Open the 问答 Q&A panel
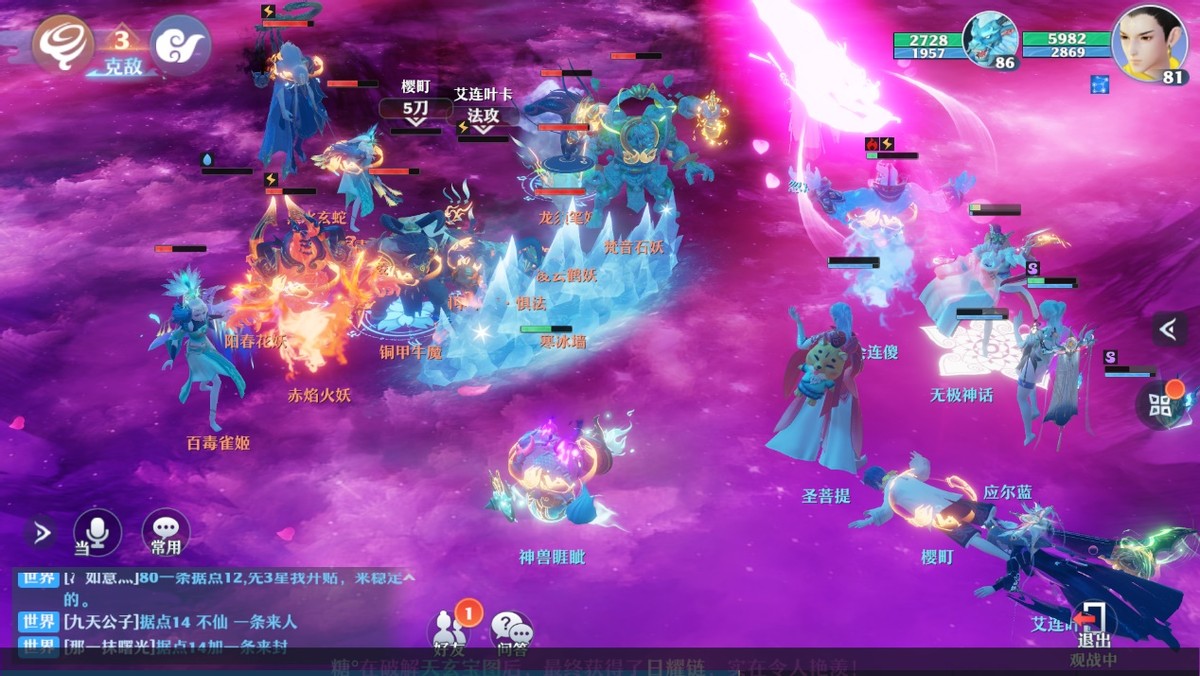 pyautogui.click(x=511, y=632)
